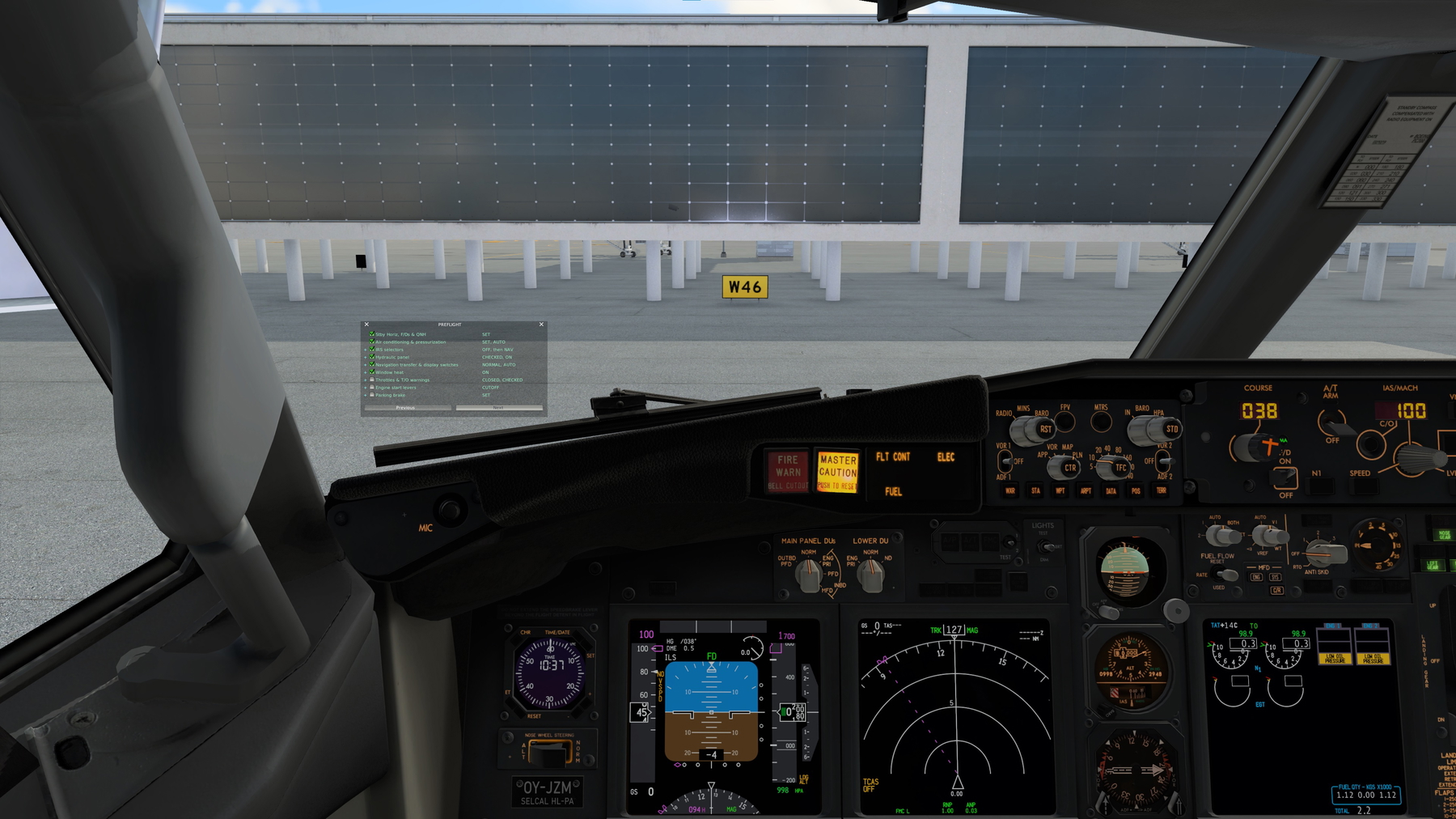The height and width of the screenshot is (819, 1456).
Task: Show airports with the ARPT button
Action: click(x=1086, y=491)
